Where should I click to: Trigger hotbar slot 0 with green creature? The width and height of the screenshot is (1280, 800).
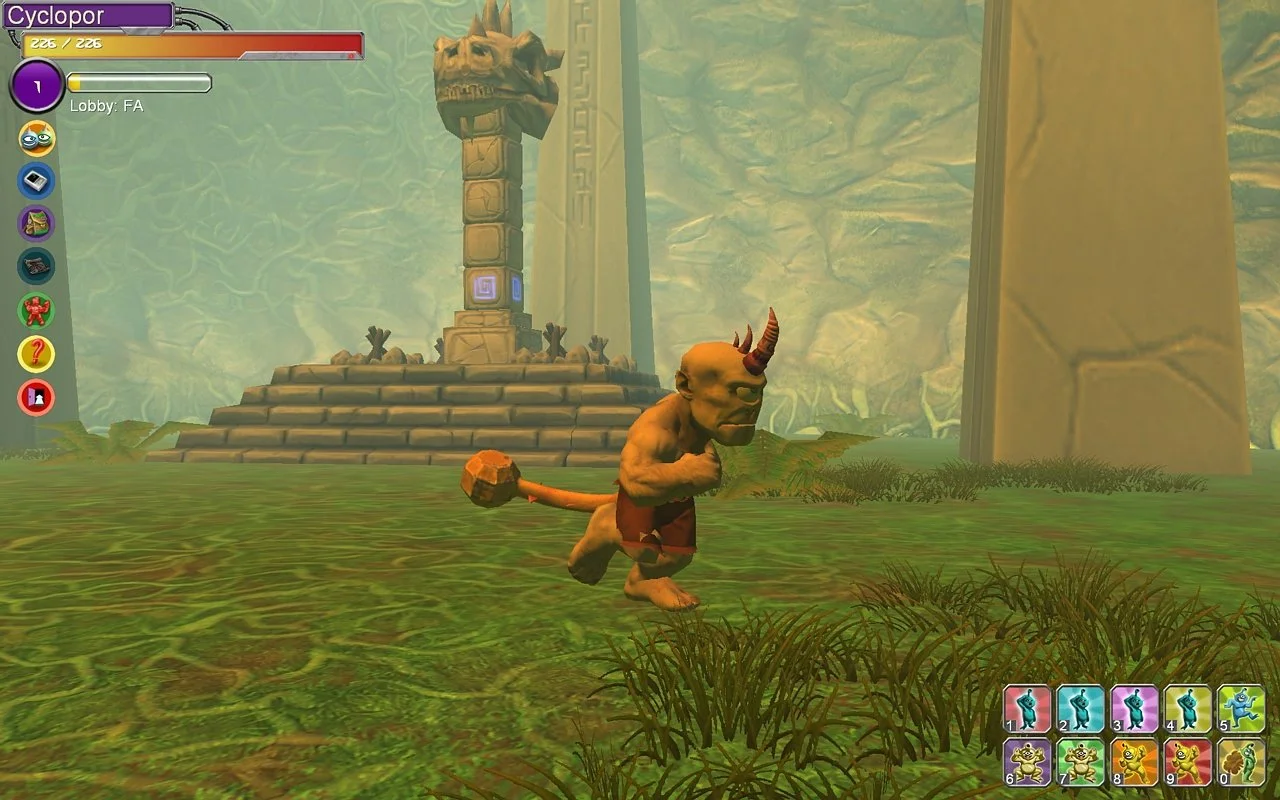pyautogui.click(x=1242, y=762)
